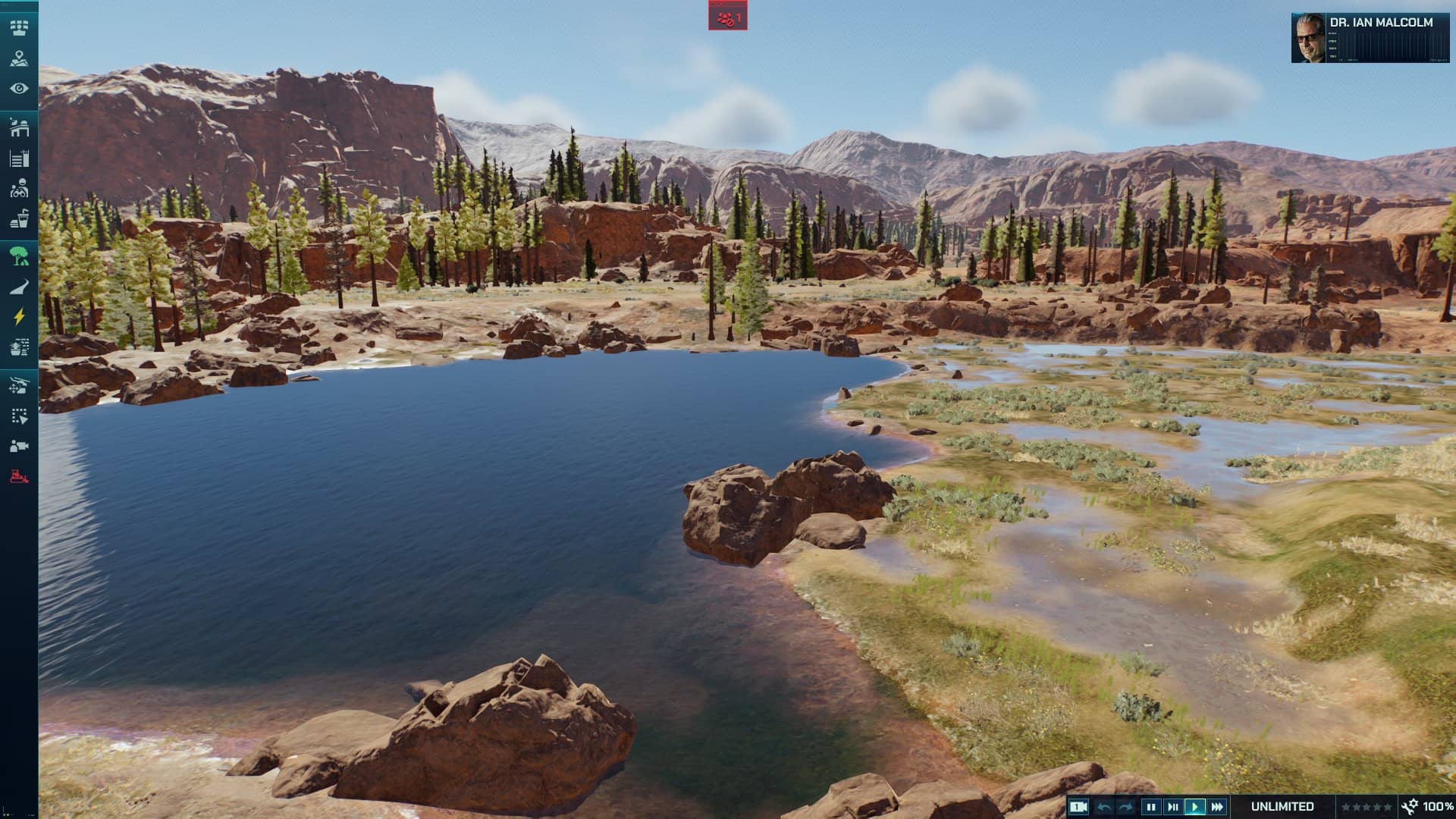Open the plant pot decorations menu
Screen dimensions: 1456x819
point(19,347)
